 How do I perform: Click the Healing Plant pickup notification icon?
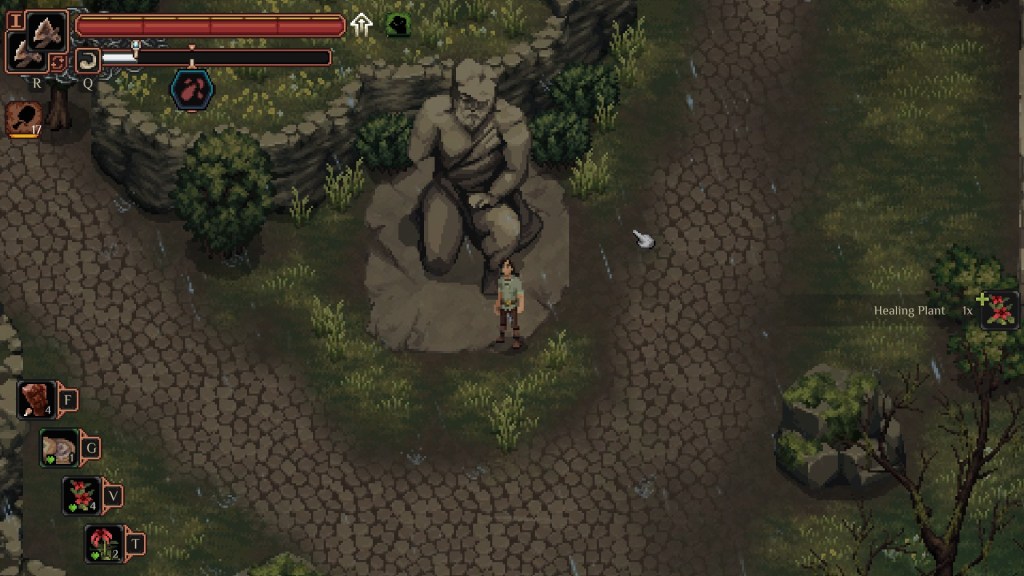pyautogui.click(x=999, y=310)
